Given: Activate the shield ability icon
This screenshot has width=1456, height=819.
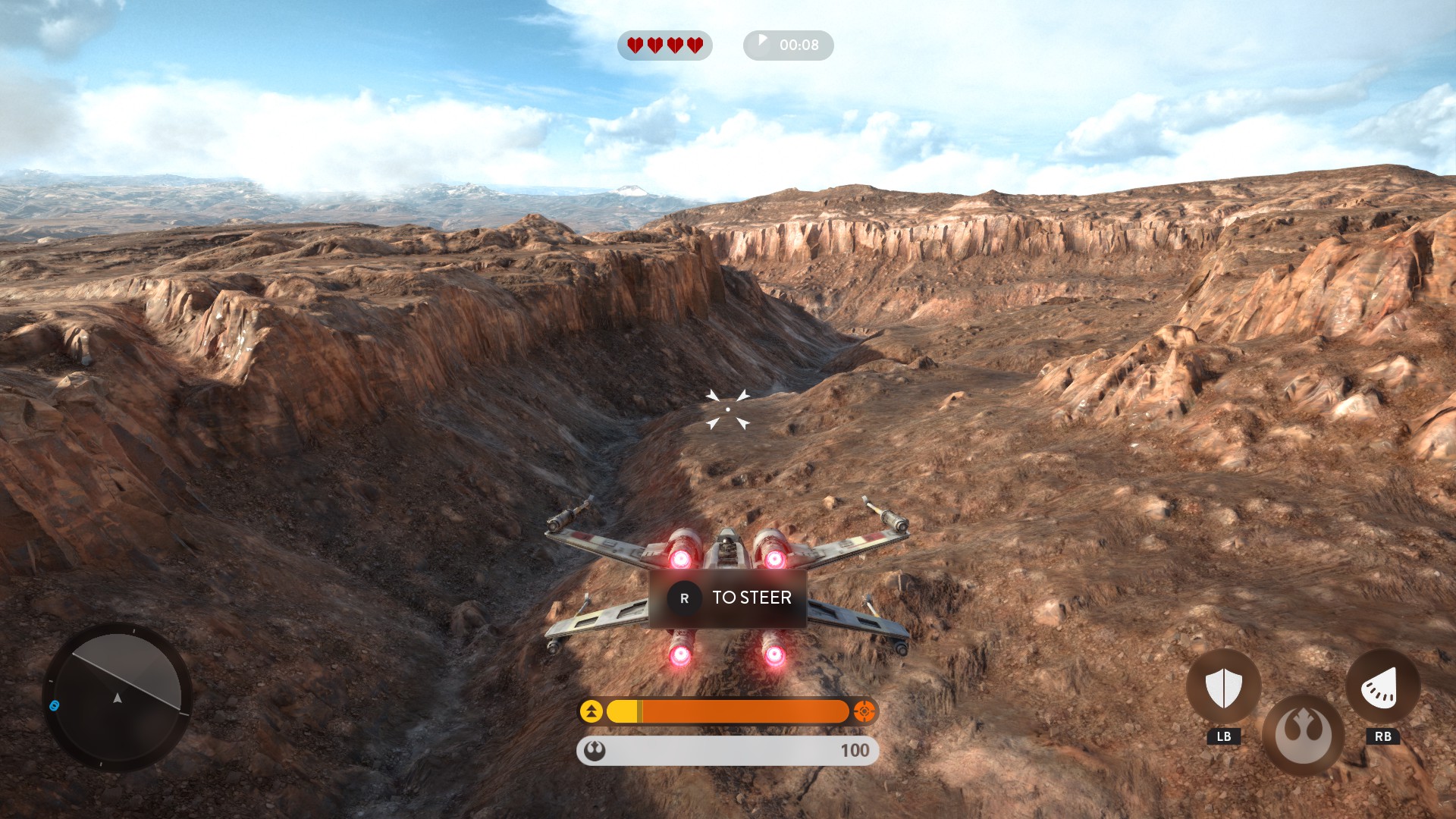Looking at the screenshot, I should [1223, 687].
